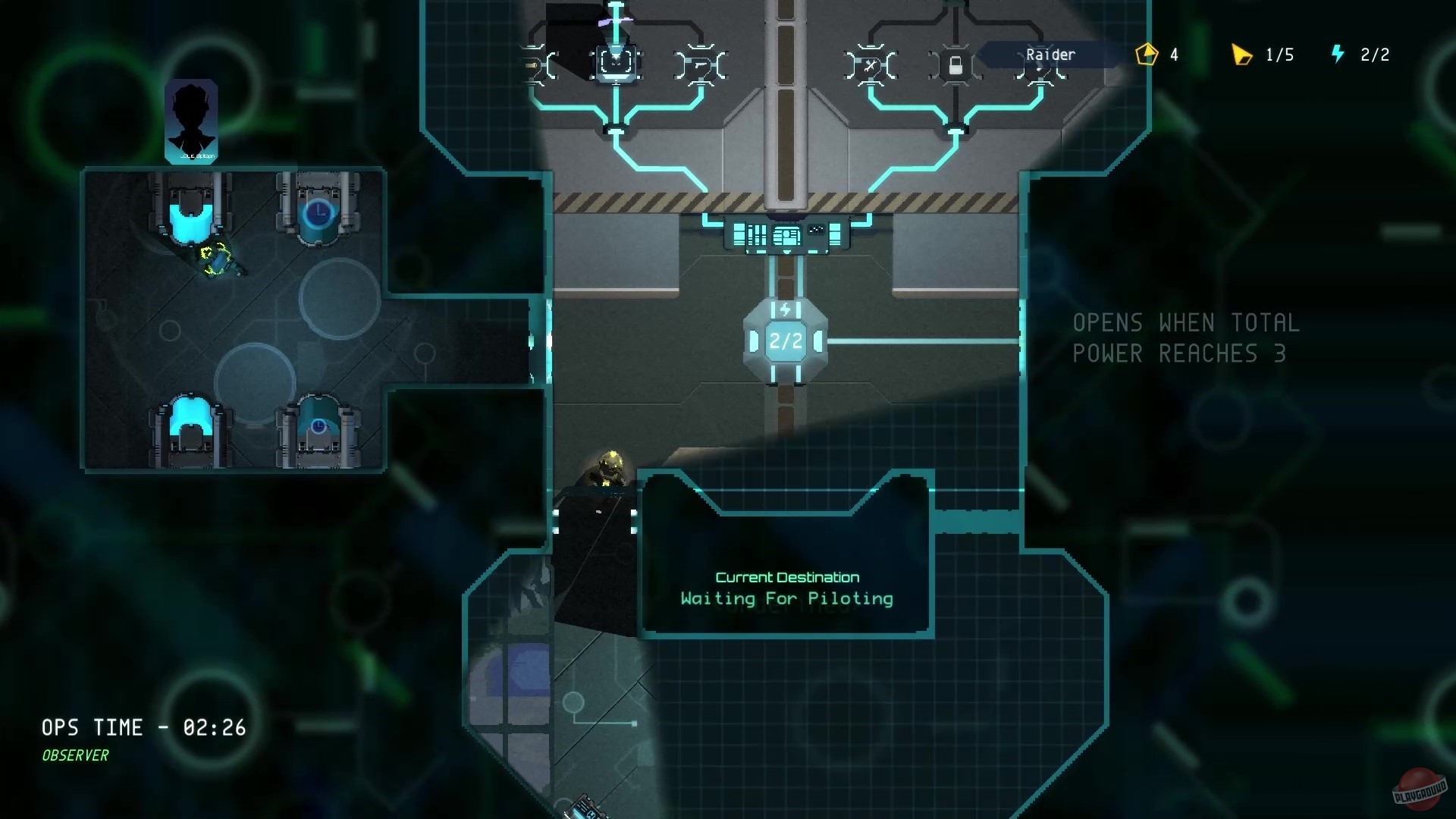The image size is (1456, 819).
Task: Click the pentagon currency icon showing 4
Action: [x=1147, y=54]
